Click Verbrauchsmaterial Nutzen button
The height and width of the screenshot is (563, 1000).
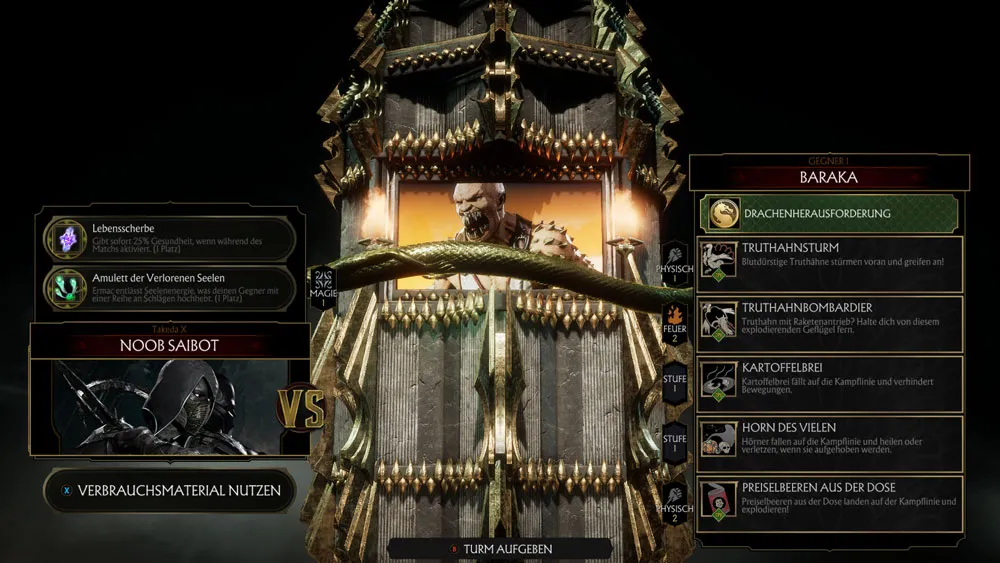(171, 491)
